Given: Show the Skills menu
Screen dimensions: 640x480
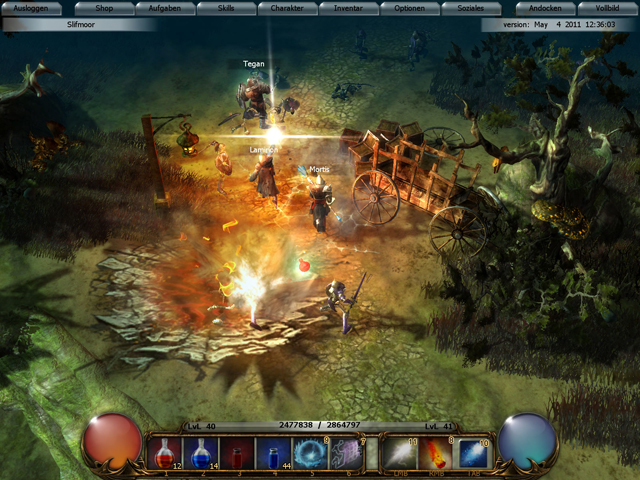Looking at the screenshot, I should click(x=225, y=8).
